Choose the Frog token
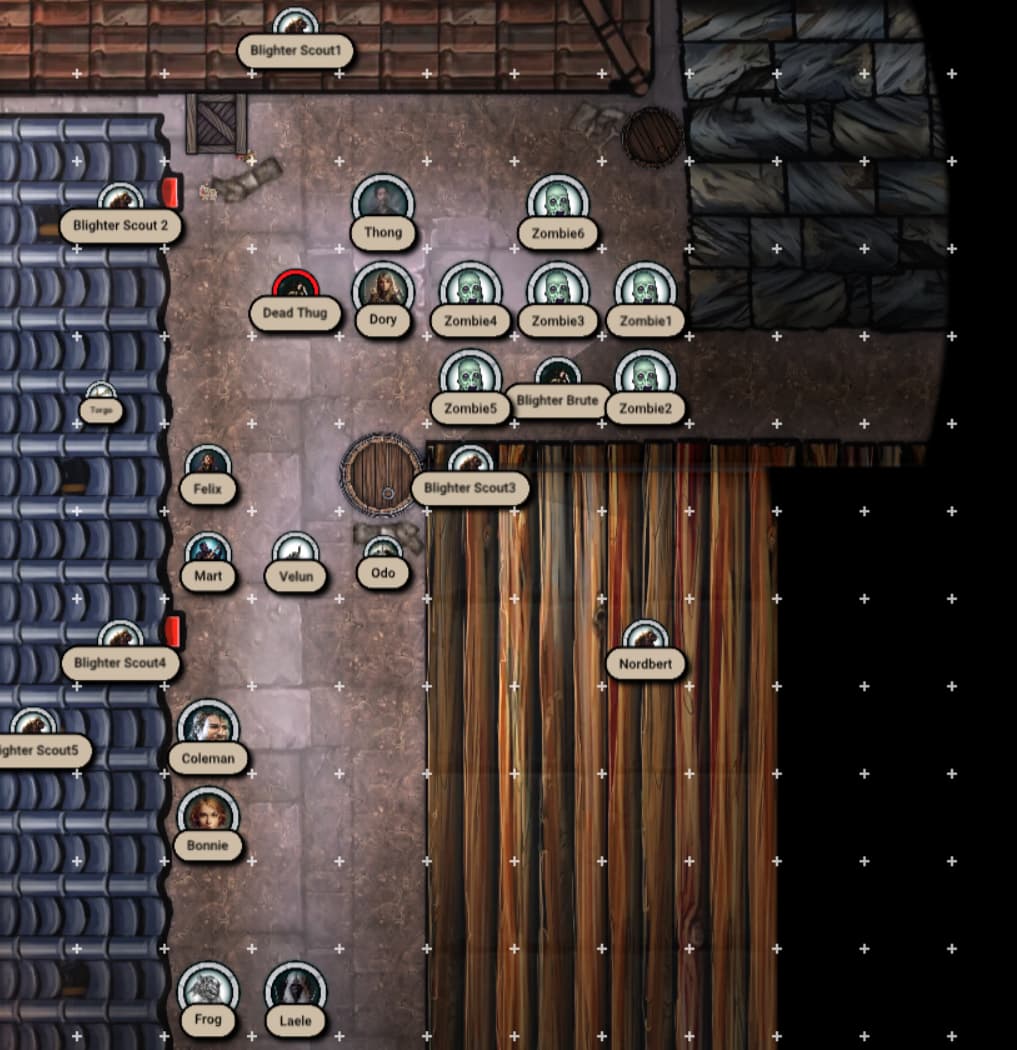The height and width of the screenshot is (1050, 1017). [208, 990]
